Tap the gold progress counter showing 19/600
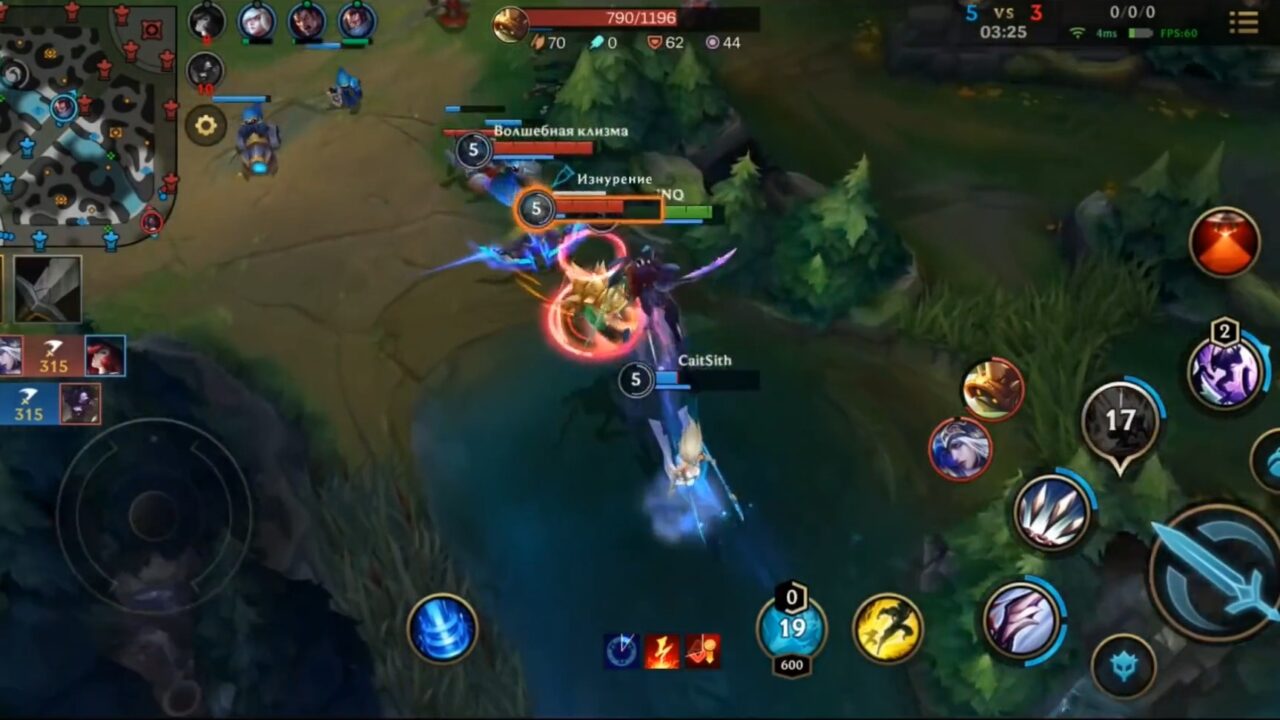 tap(790, 628)
